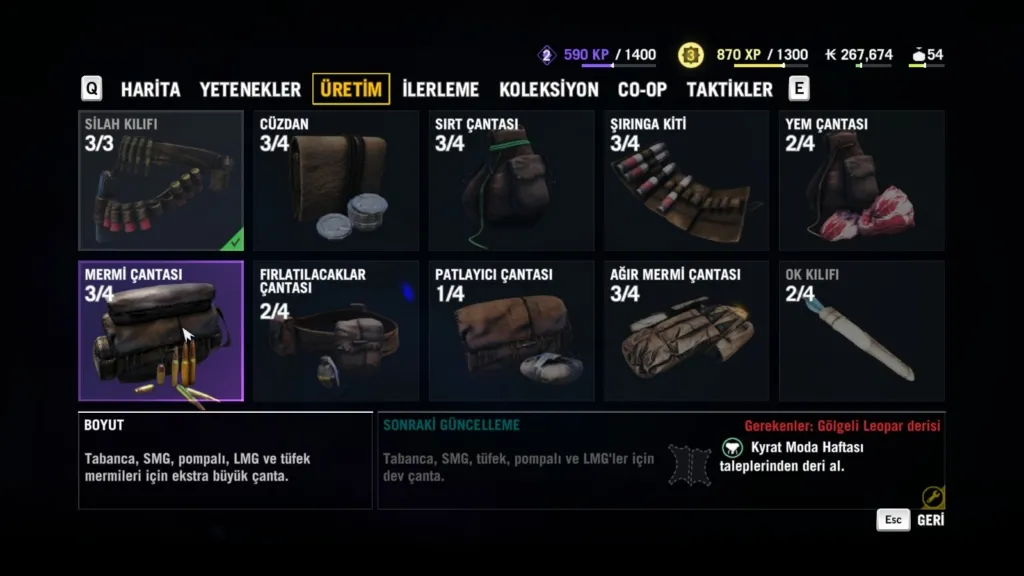This screenshot has width=1024, height=576.
Task: Switch to the CO-OP tab
Action: pos(642,89)
